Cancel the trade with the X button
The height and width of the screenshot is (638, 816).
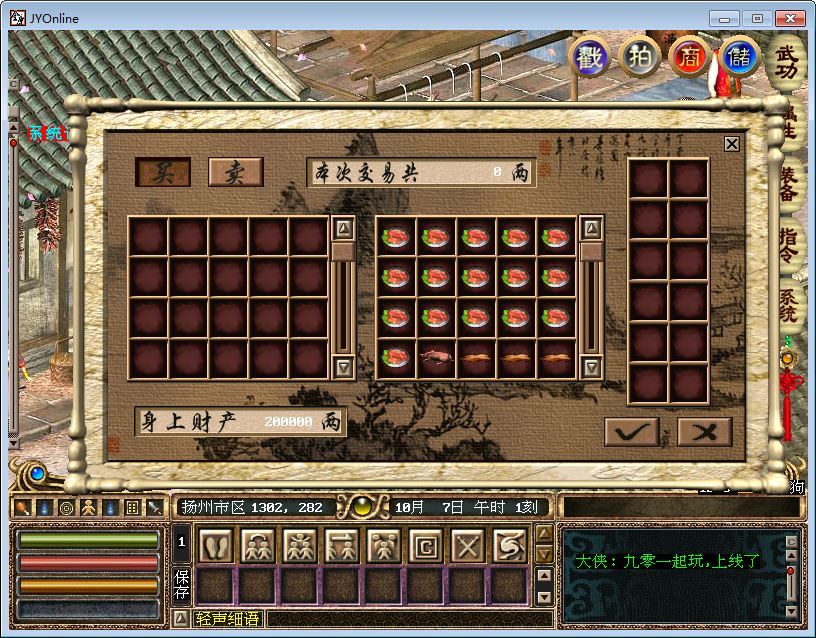tap(704, 431)
